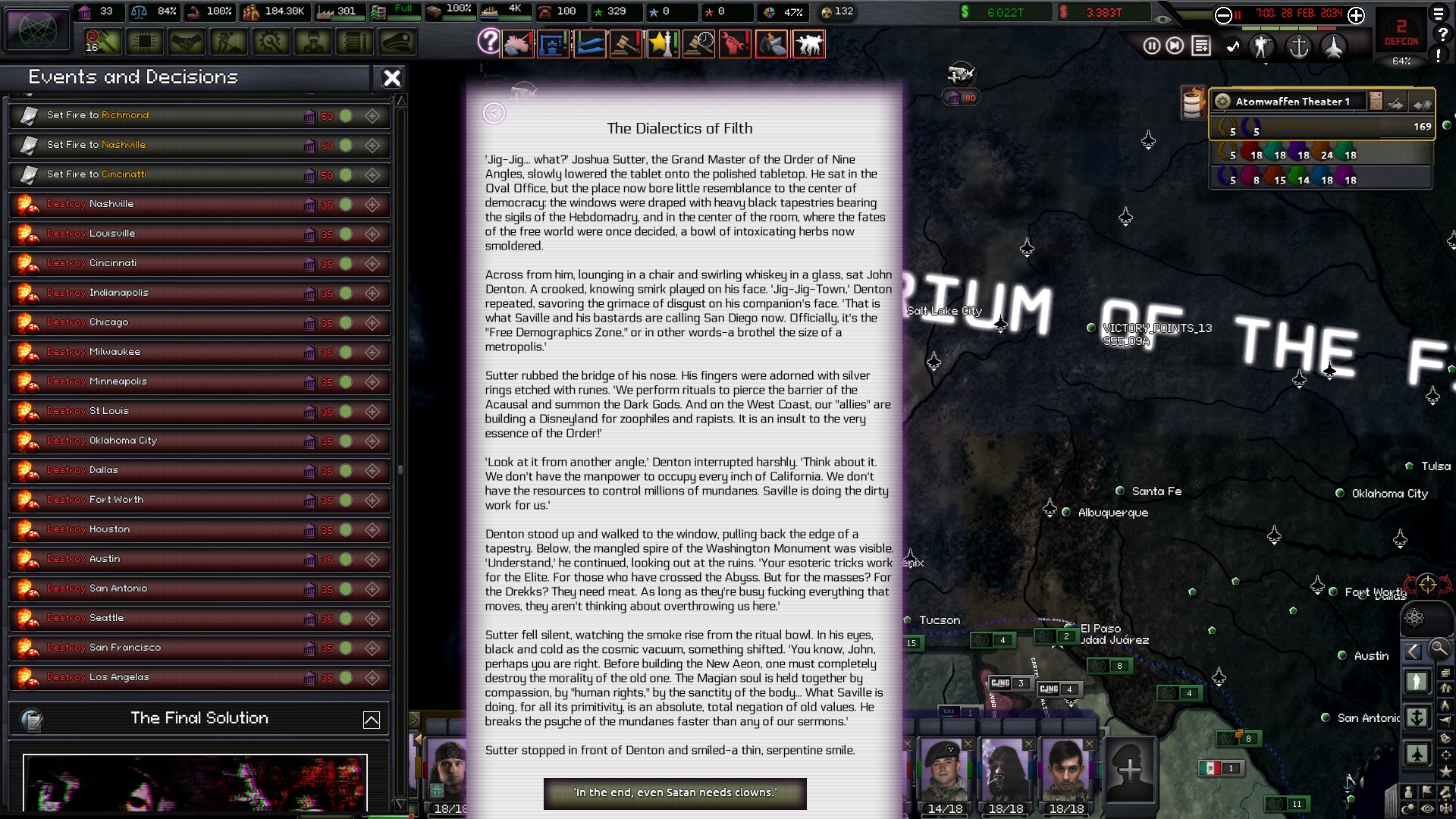Collapse The Final Solution category
1456x819 pixels.
click(372, 720)
